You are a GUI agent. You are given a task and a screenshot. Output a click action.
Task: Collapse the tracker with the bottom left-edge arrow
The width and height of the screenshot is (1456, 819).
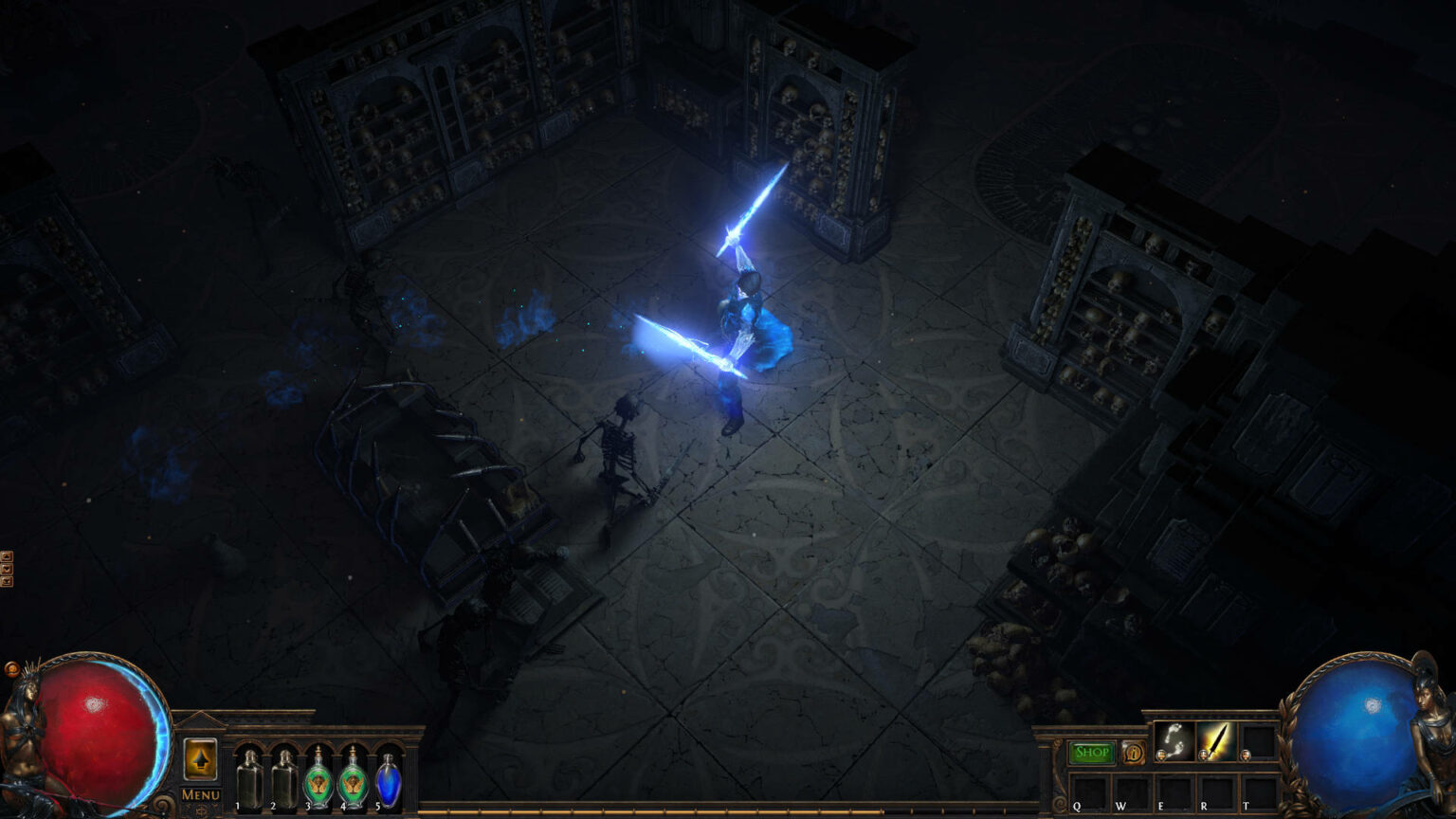[7, 580]
